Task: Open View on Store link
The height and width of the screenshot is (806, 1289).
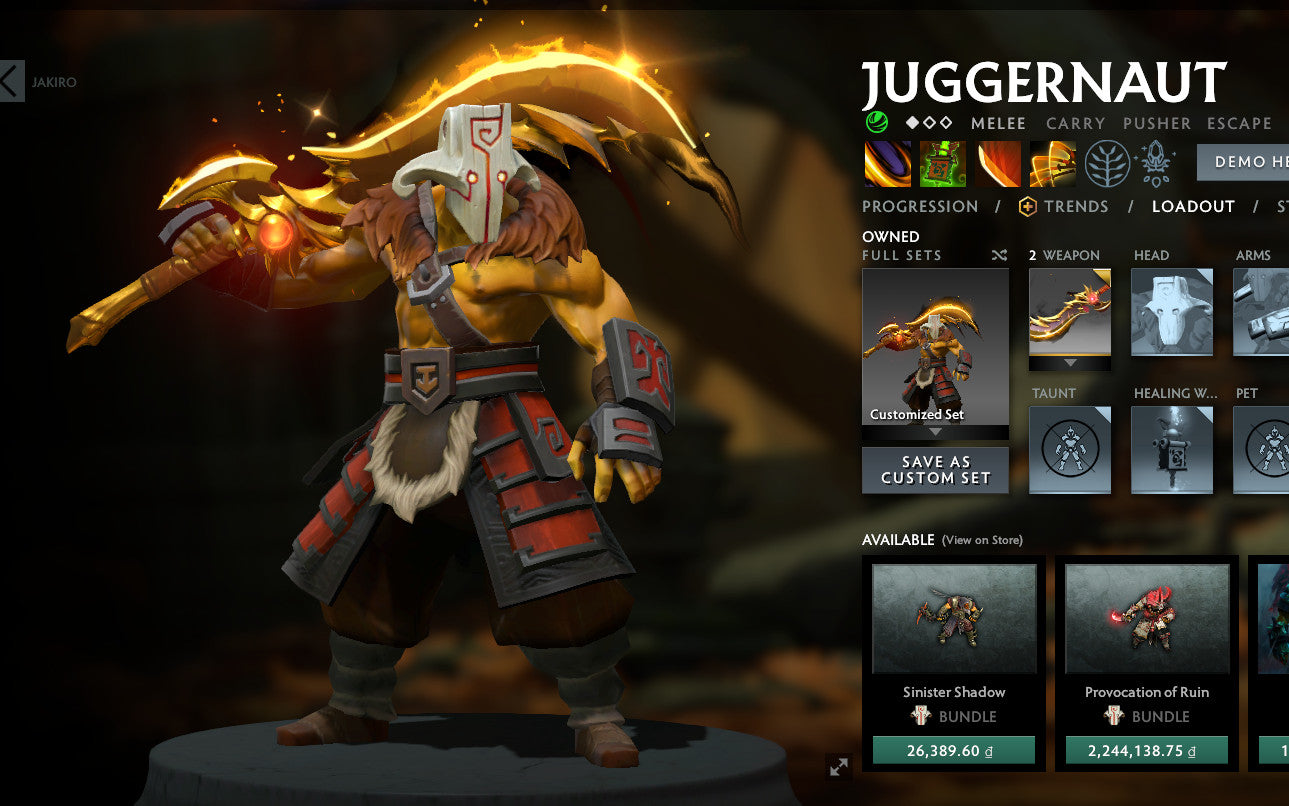Action: (981, 540)
